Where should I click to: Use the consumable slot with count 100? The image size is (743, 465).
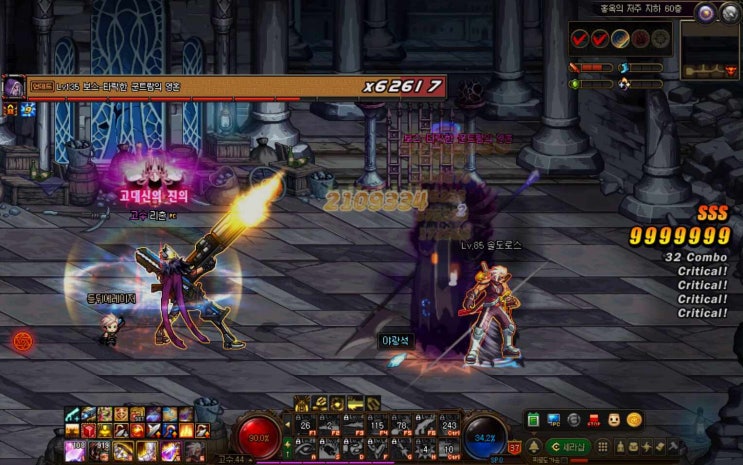[74, 451]
